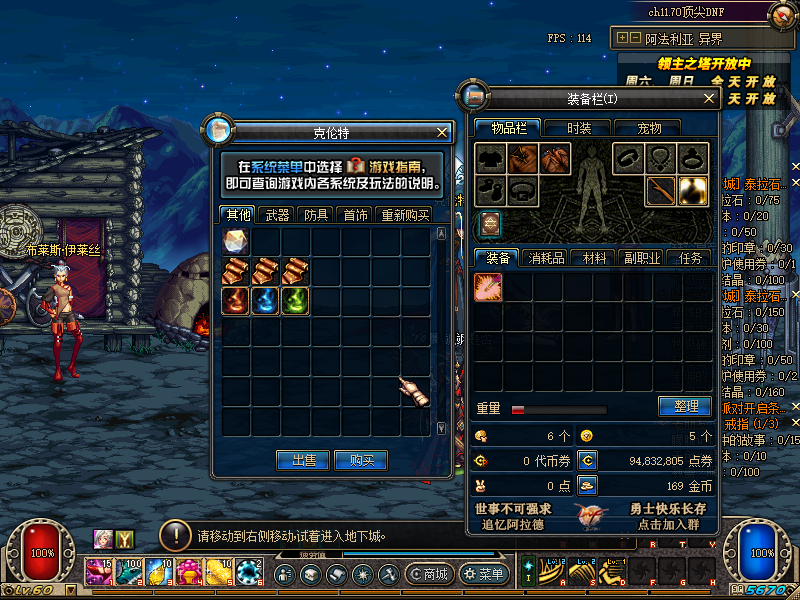Image resolution: width=800 pixels, height=600 pixels.
Task: Pick the green potion in shop
Action: click(294, 301)
